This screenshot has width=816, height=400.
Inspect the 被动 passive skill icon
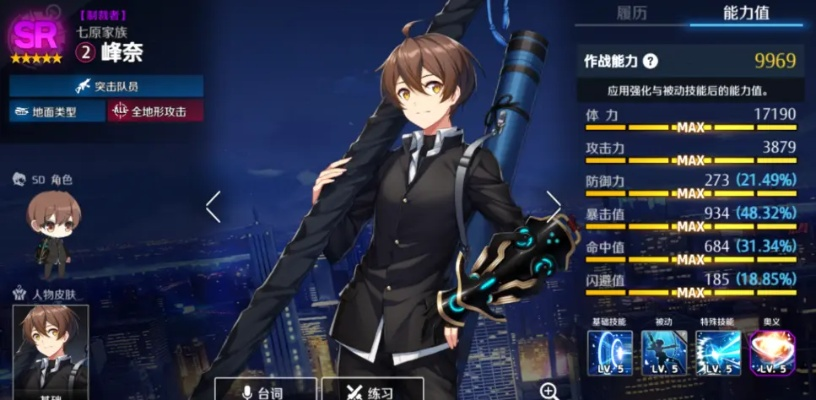[663, 354]
